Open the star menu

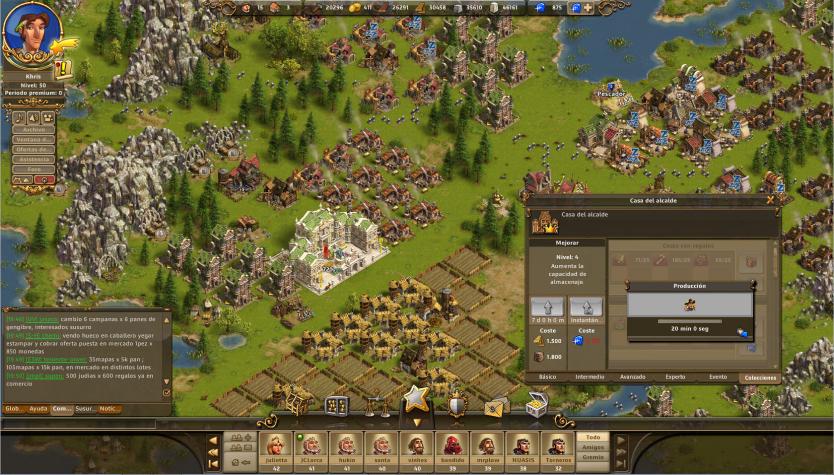(416, 401)
